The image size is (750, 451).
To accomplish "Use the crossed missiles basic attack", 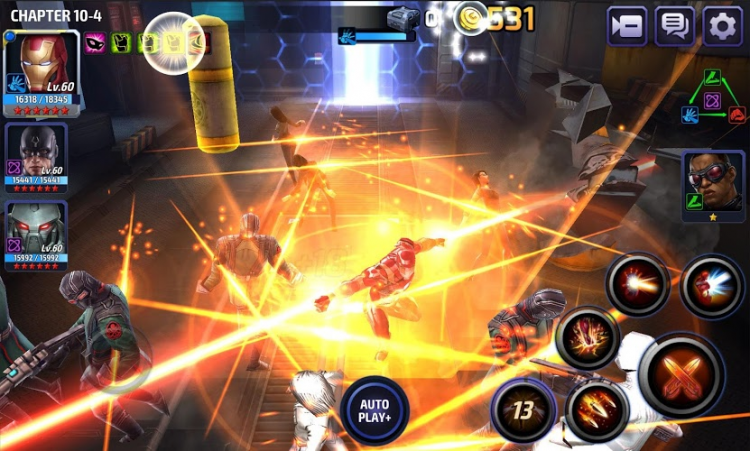I will 681,374.
